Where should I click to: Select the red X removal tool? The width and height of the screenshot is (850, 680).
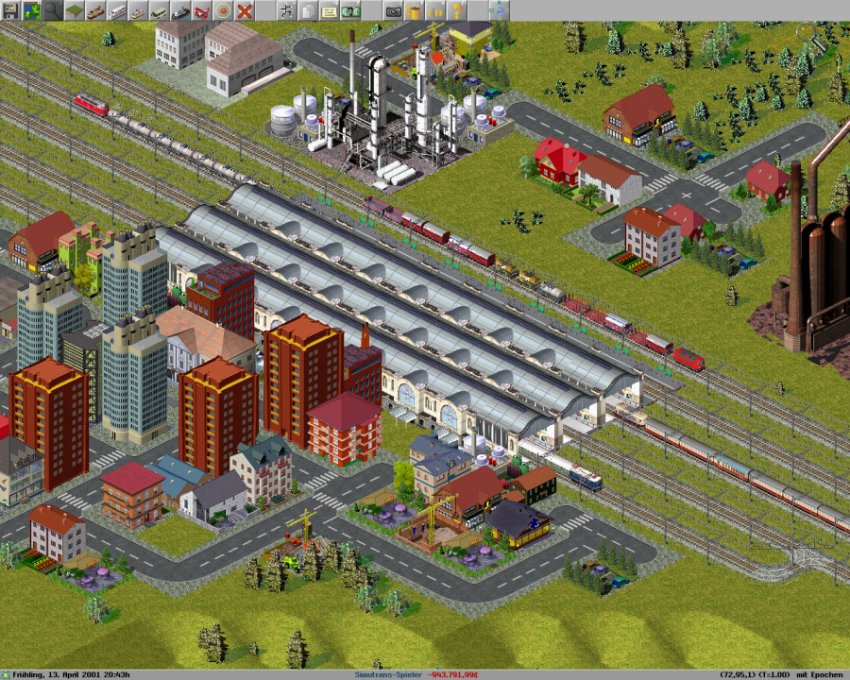[244, 10]
